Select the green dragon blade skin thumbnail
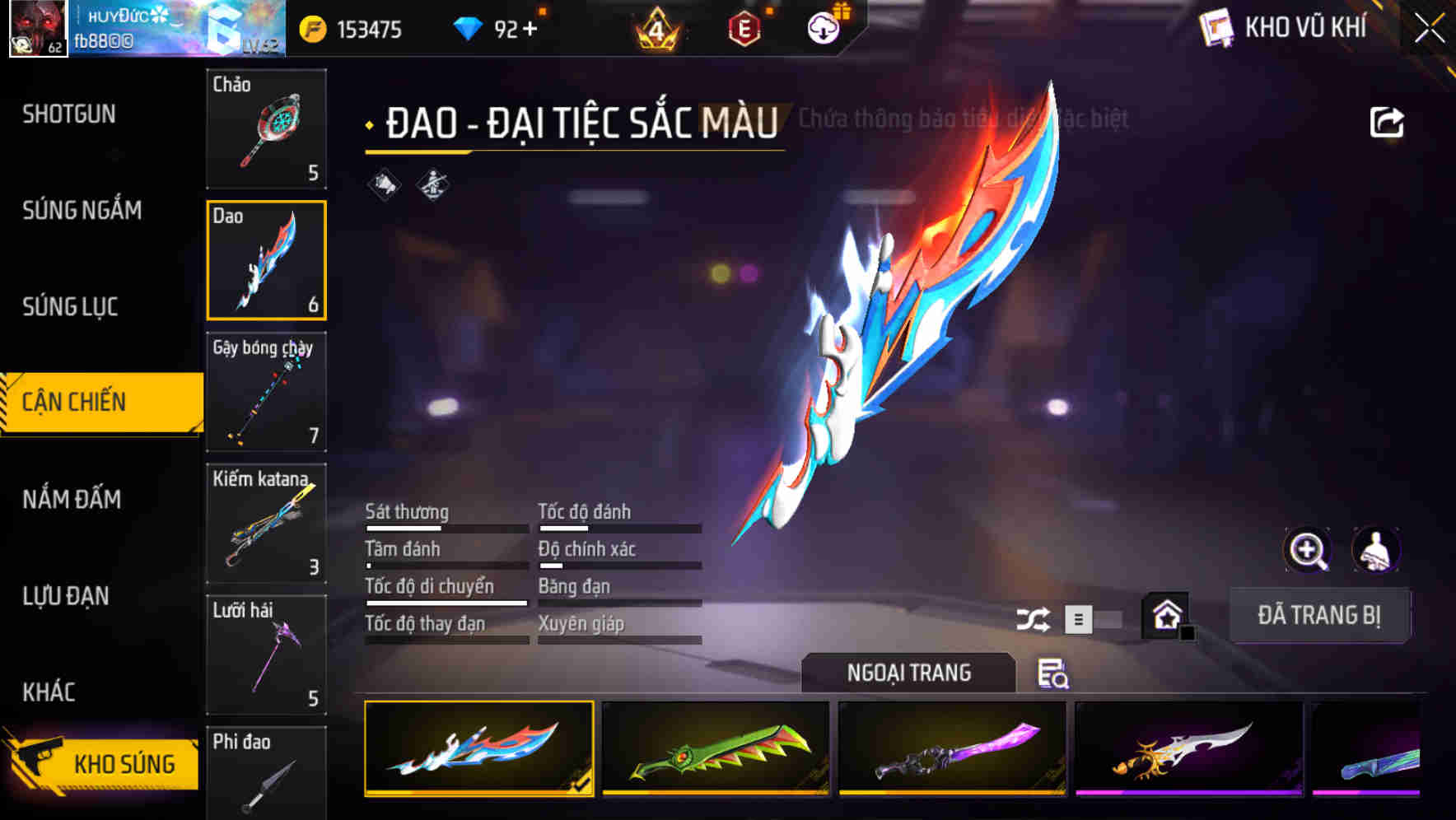 click(x=716, y=748)
